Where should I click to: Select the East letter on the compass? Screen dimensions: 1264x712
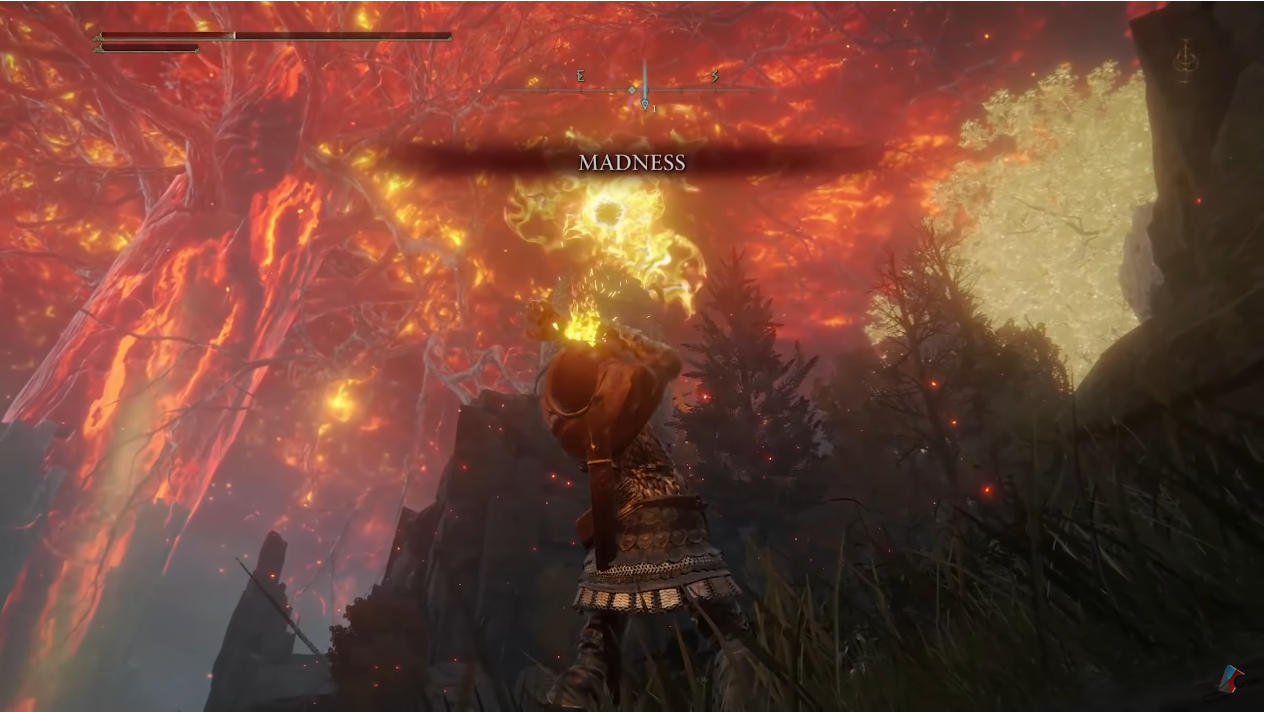point(581,76)
